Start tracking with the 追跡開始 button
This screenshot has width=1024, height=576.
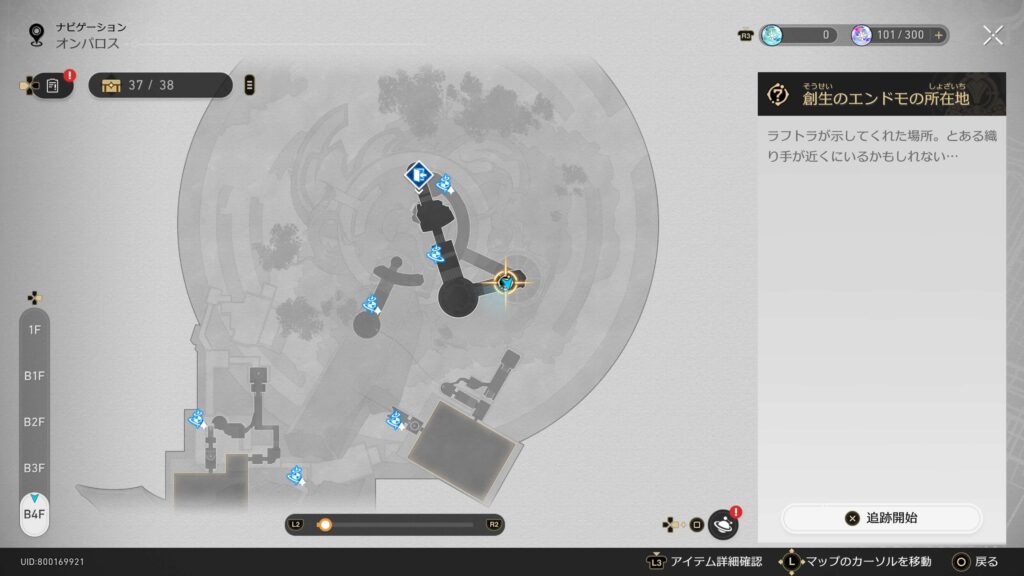click(x=881, y=518)
